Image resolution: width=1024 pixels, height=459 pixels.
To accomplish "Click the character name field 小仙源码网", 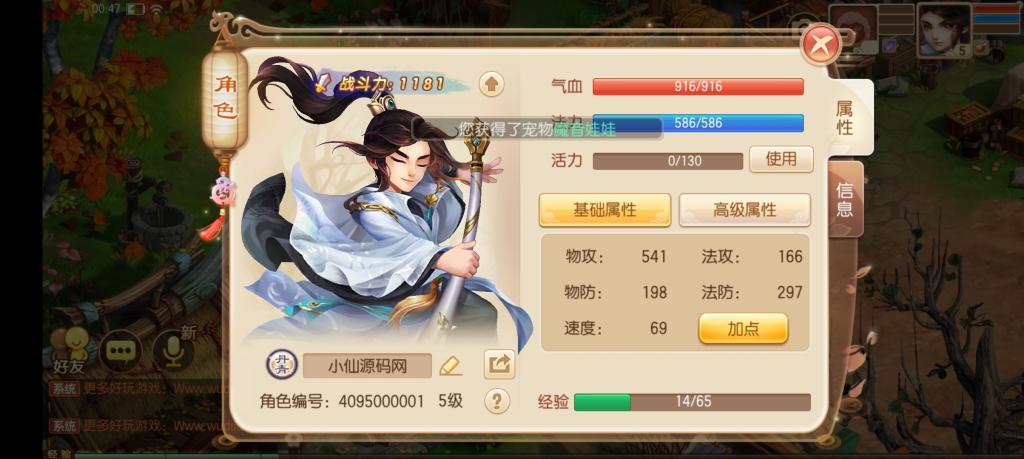I will 367,366.
